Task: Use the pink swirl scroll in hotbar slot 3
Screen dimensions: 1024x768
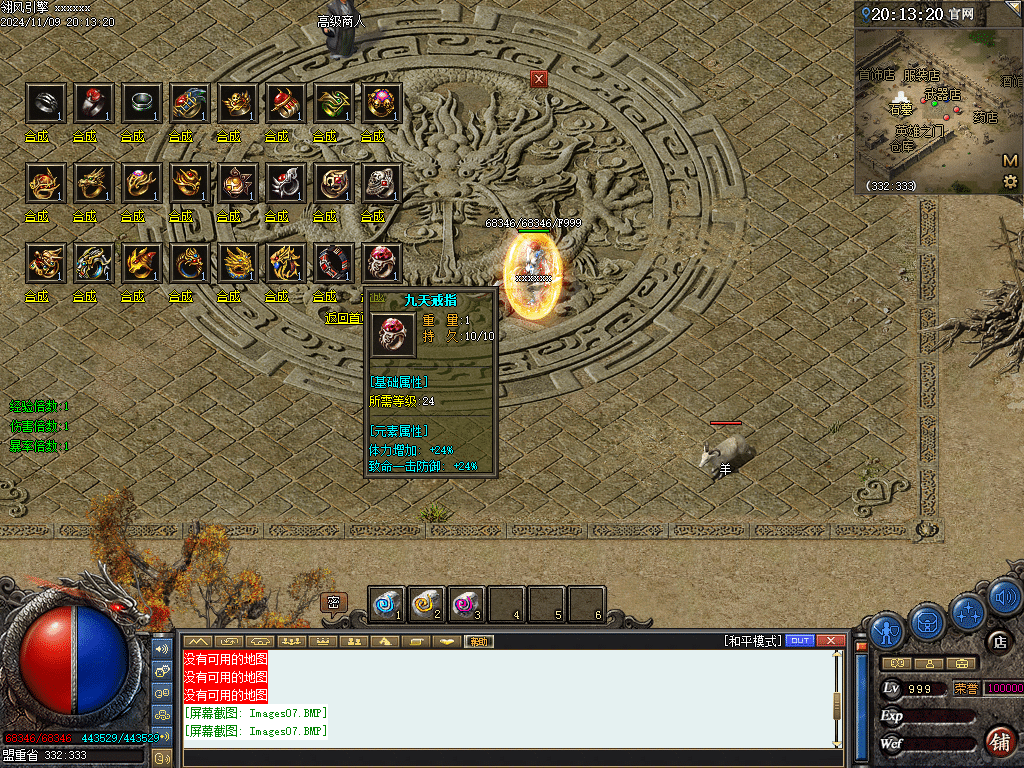Action: [466, 604]
